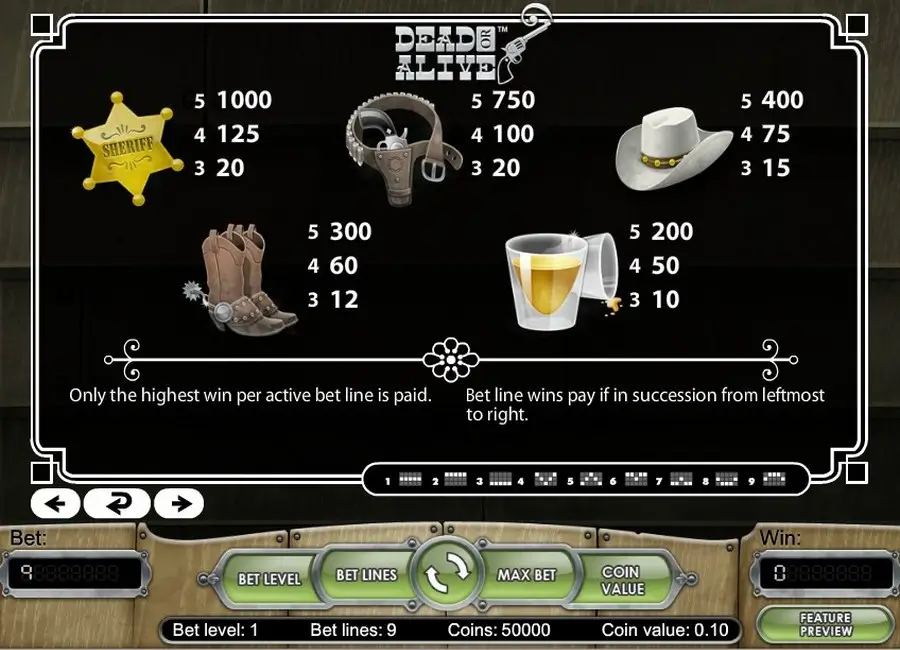
Task: Choose Max Bet
Action: pyautogui.click(x=527, y=575)
